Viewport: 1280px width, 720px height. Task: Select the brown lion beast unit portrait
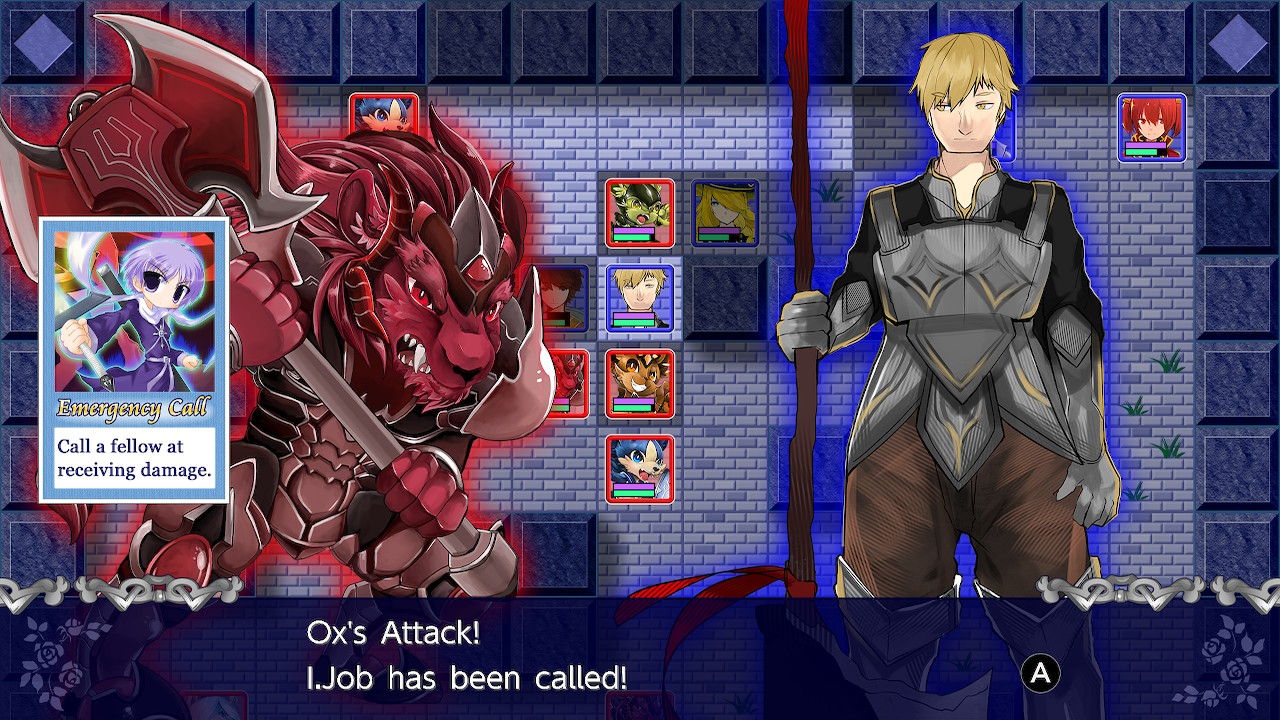[x=640, y=385]
